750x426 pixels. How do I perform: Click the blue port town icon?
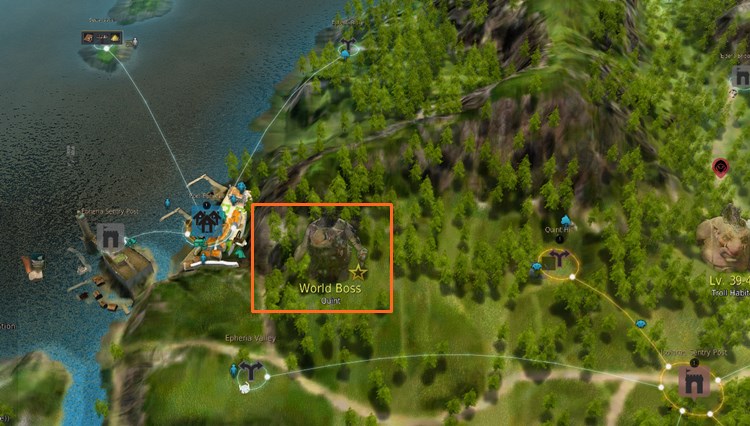pos(208,222)
